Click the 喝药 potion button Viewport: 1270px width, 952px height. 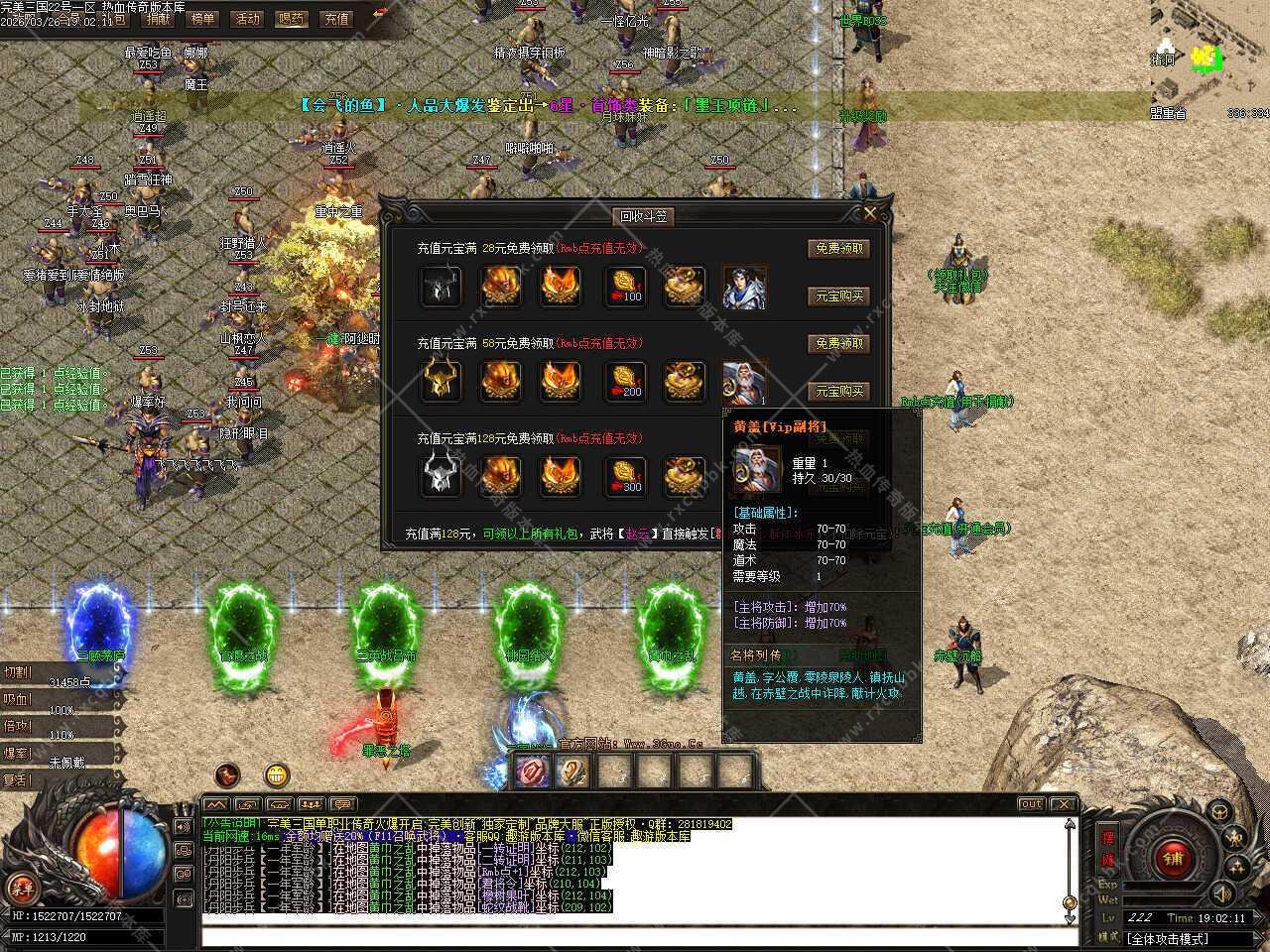click(292, 18)
